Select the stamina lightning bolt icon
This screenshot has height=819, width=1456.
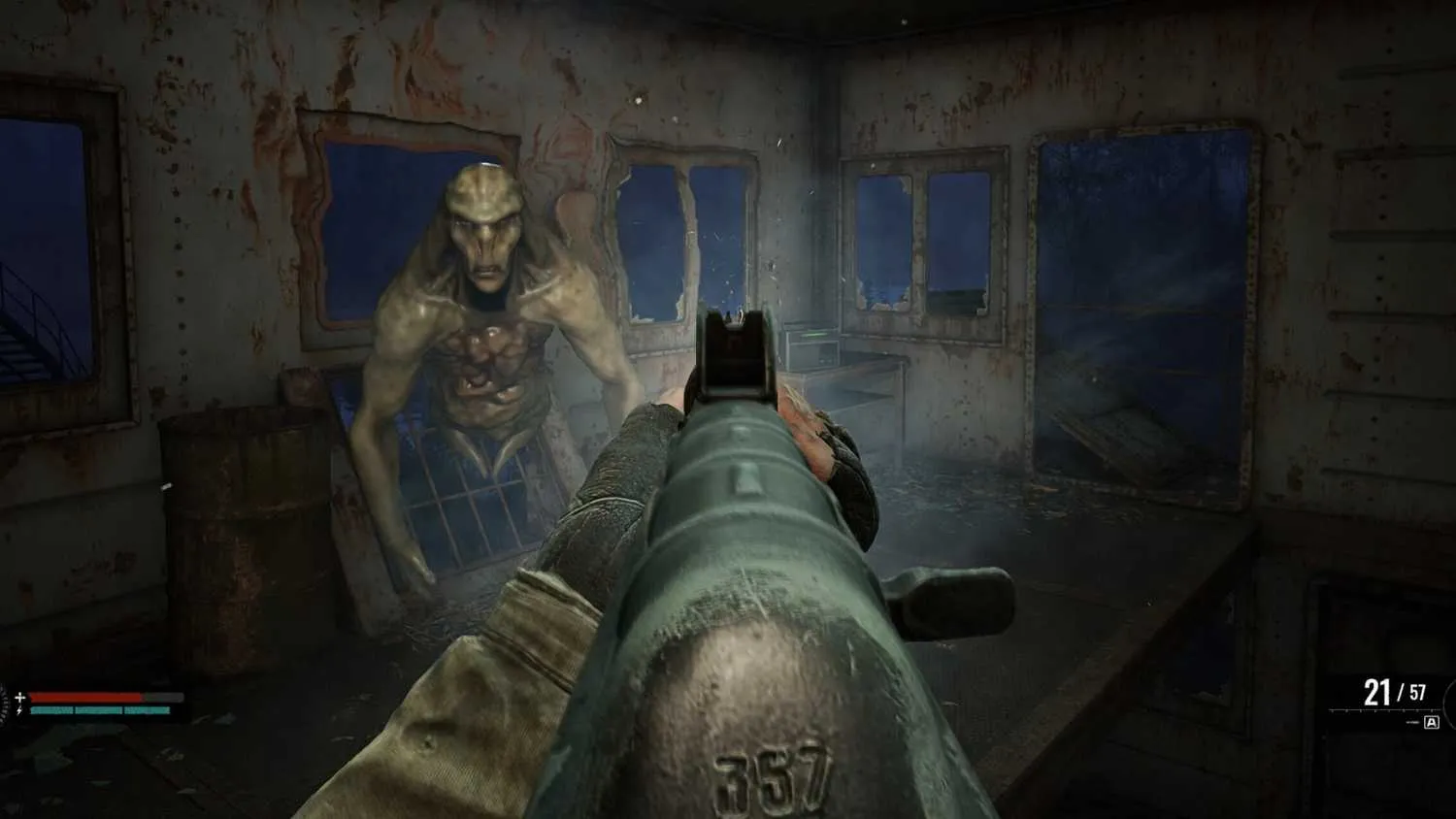(19, 711)
